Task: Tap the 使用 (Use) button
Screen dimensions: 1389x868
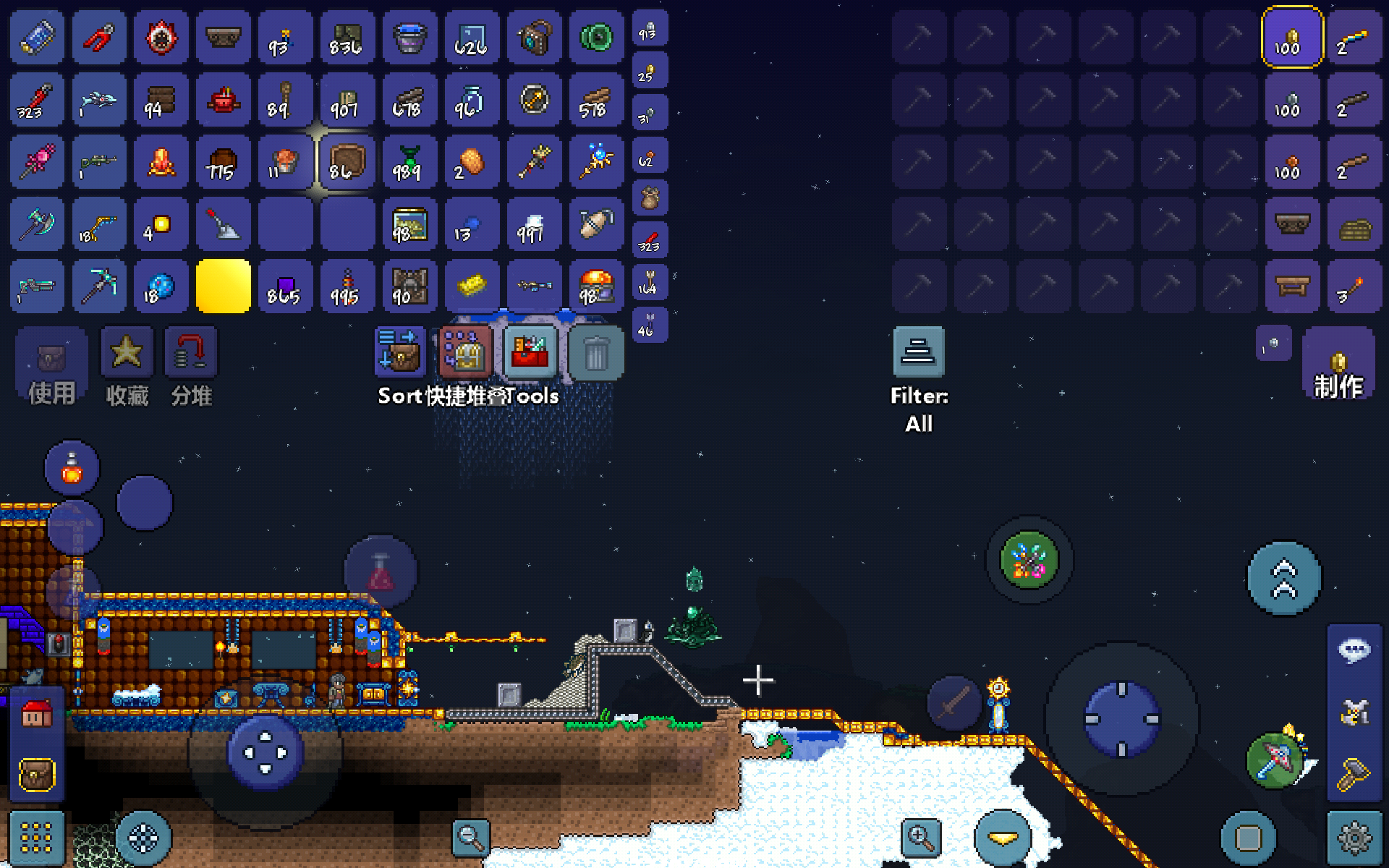Action: pos(51,365)
